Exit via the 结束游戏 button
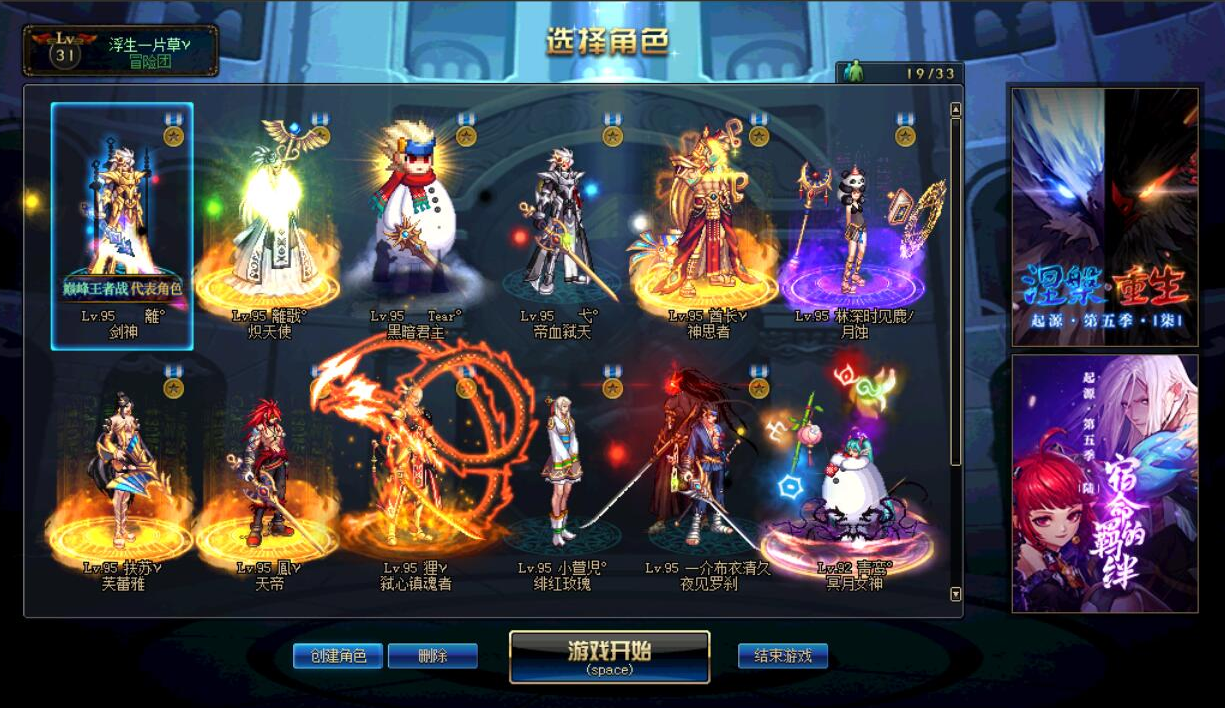This screenshot has height=708, width=1225. [x=783, y=656]
